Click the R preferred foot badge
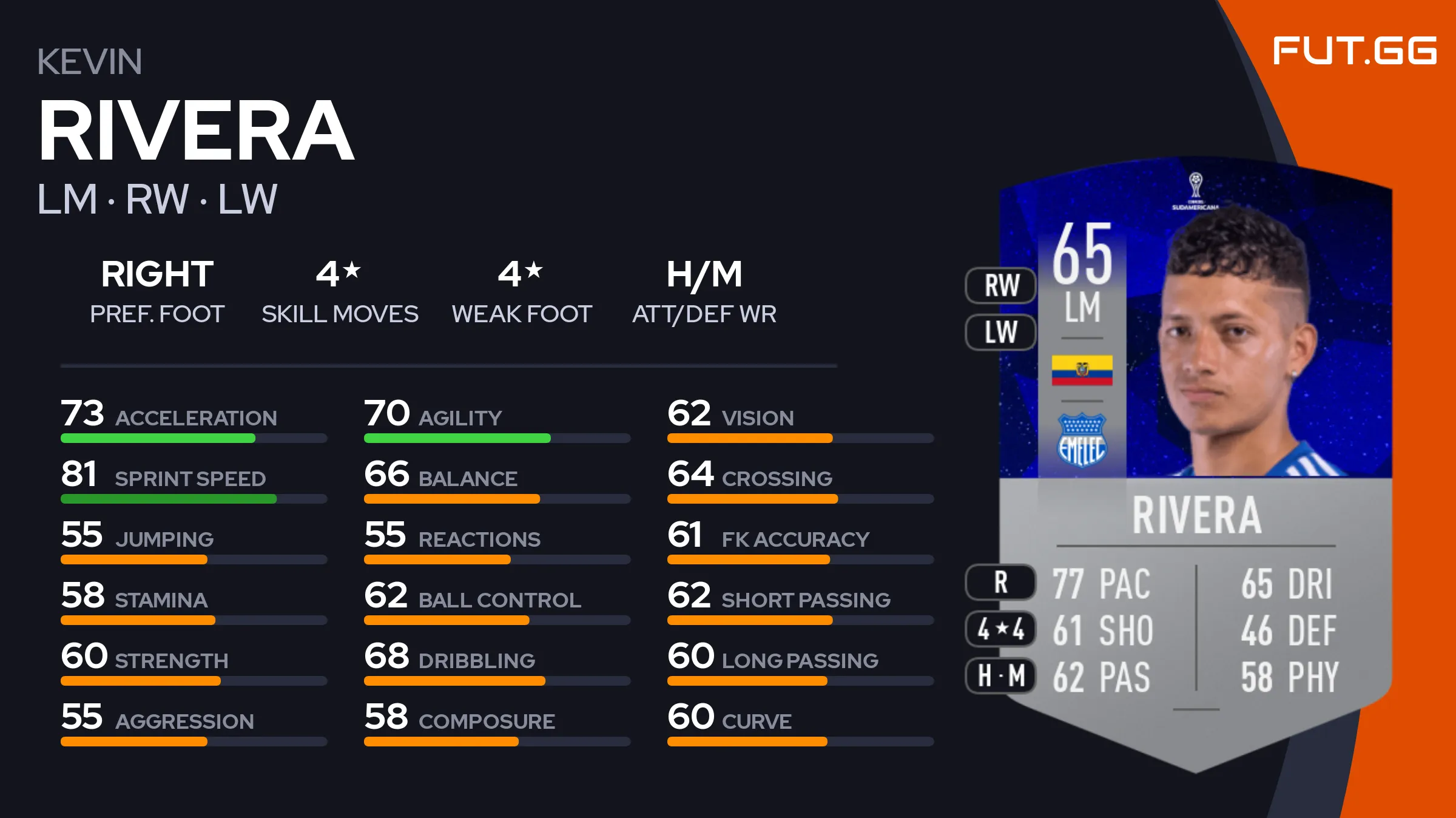Image resolution: width=1456 pixels, height=818 pixels. (1001, 582)
